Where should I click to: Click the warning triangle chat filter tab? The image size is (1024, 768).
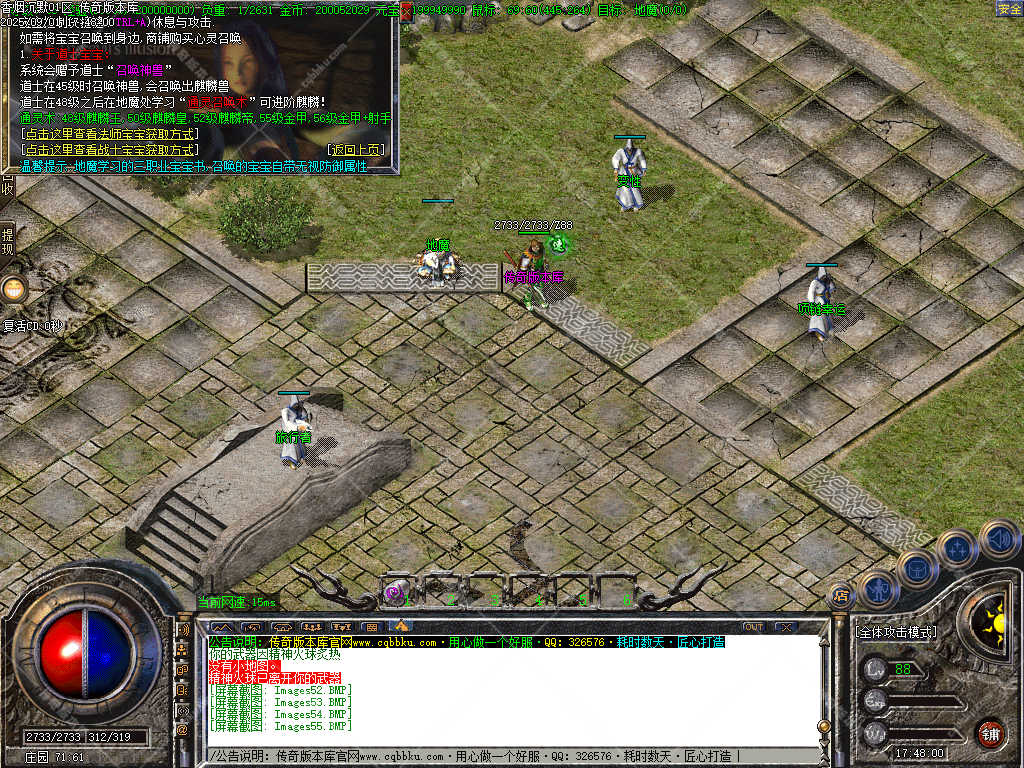(x=401, y=627)
